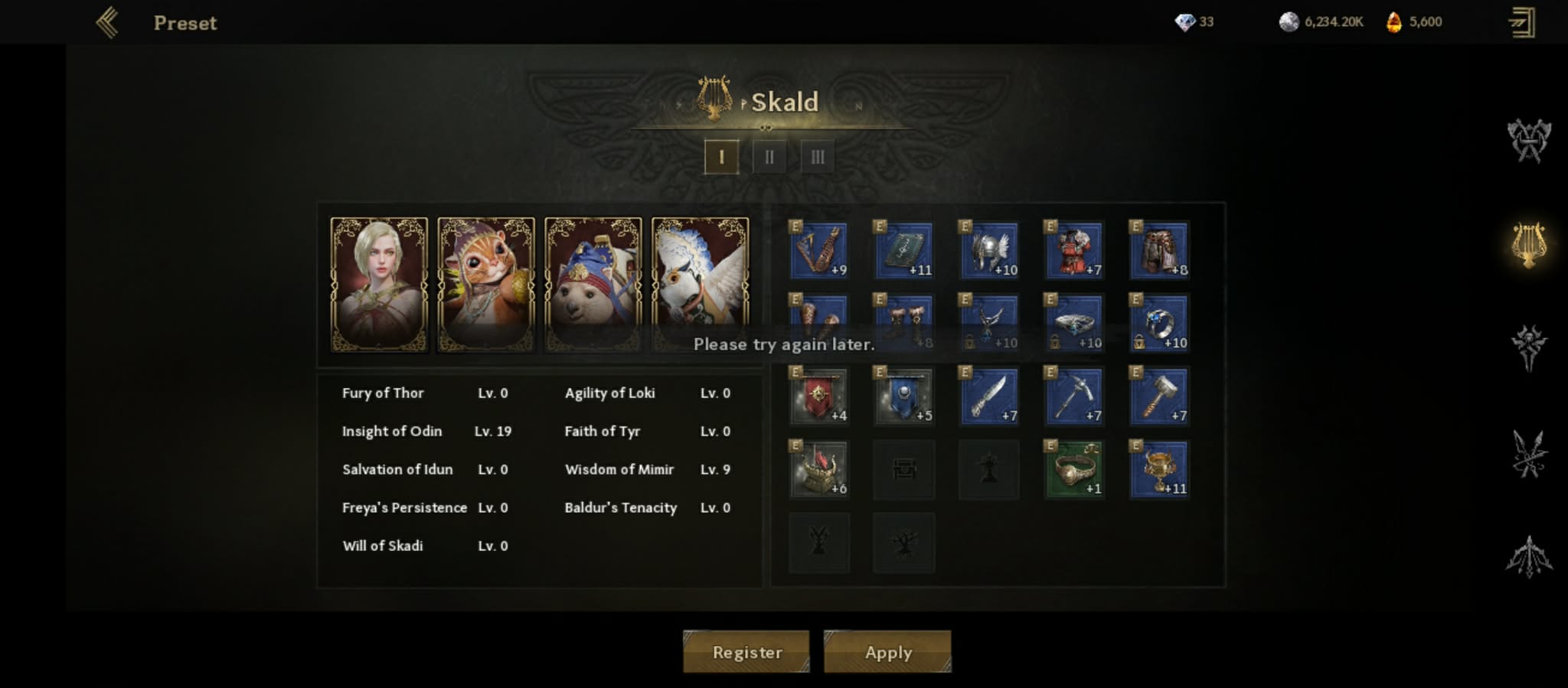Image resolution: width=1568 pixels, height=688 pixels.
Task: Select the white winged horse card
Action: pos(700,285)
